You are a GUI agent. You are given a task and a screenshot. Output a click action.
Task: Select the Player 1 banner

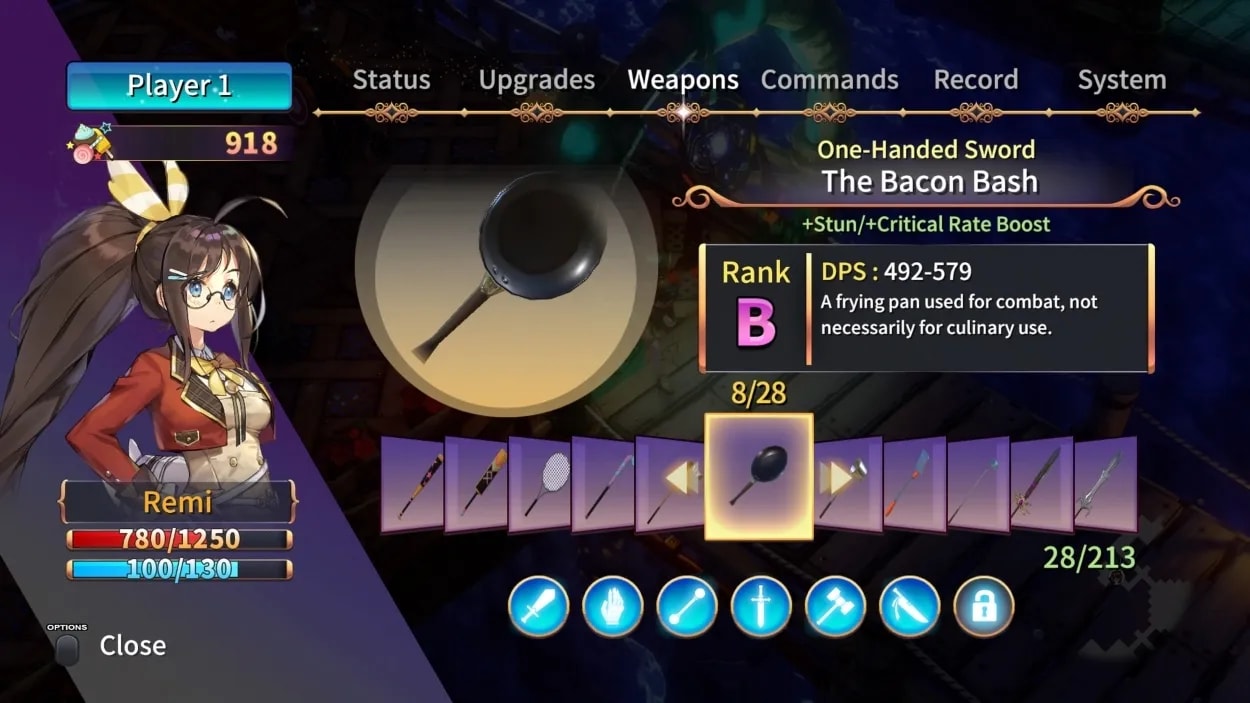[x=179, y=86]
